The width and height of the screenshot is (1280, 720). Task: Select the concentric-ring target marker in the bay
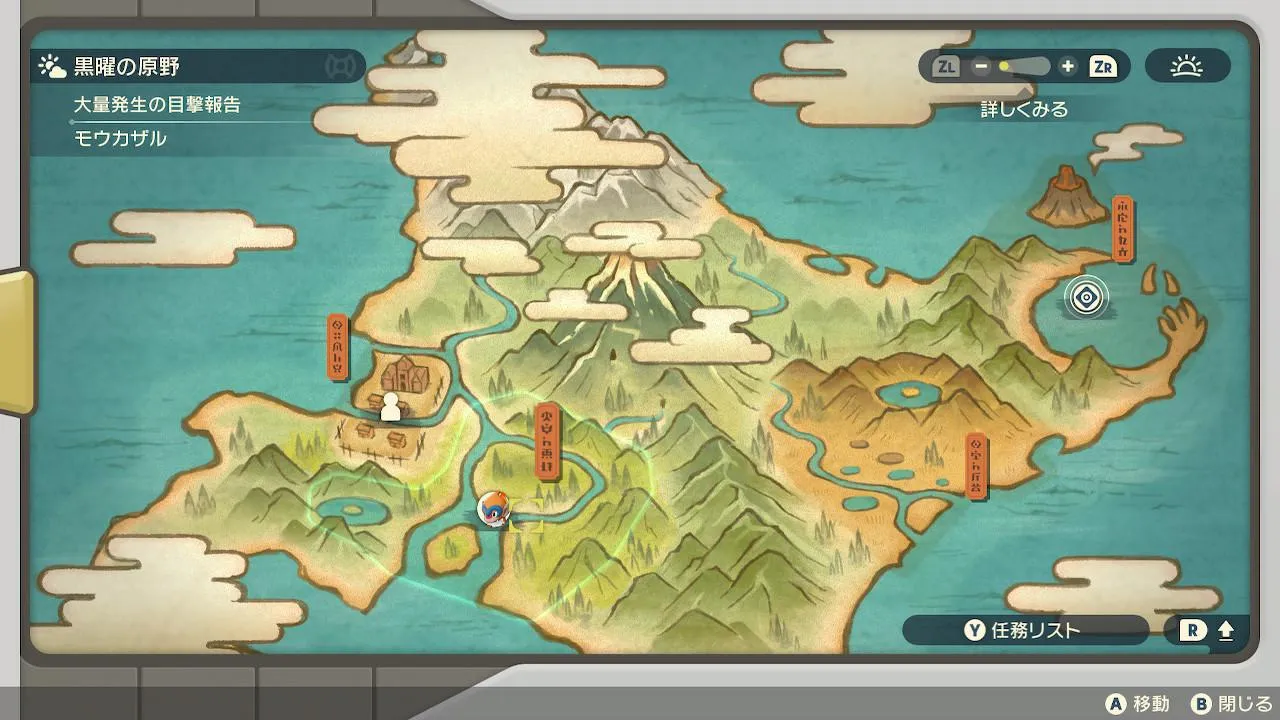click(1086, 297)
